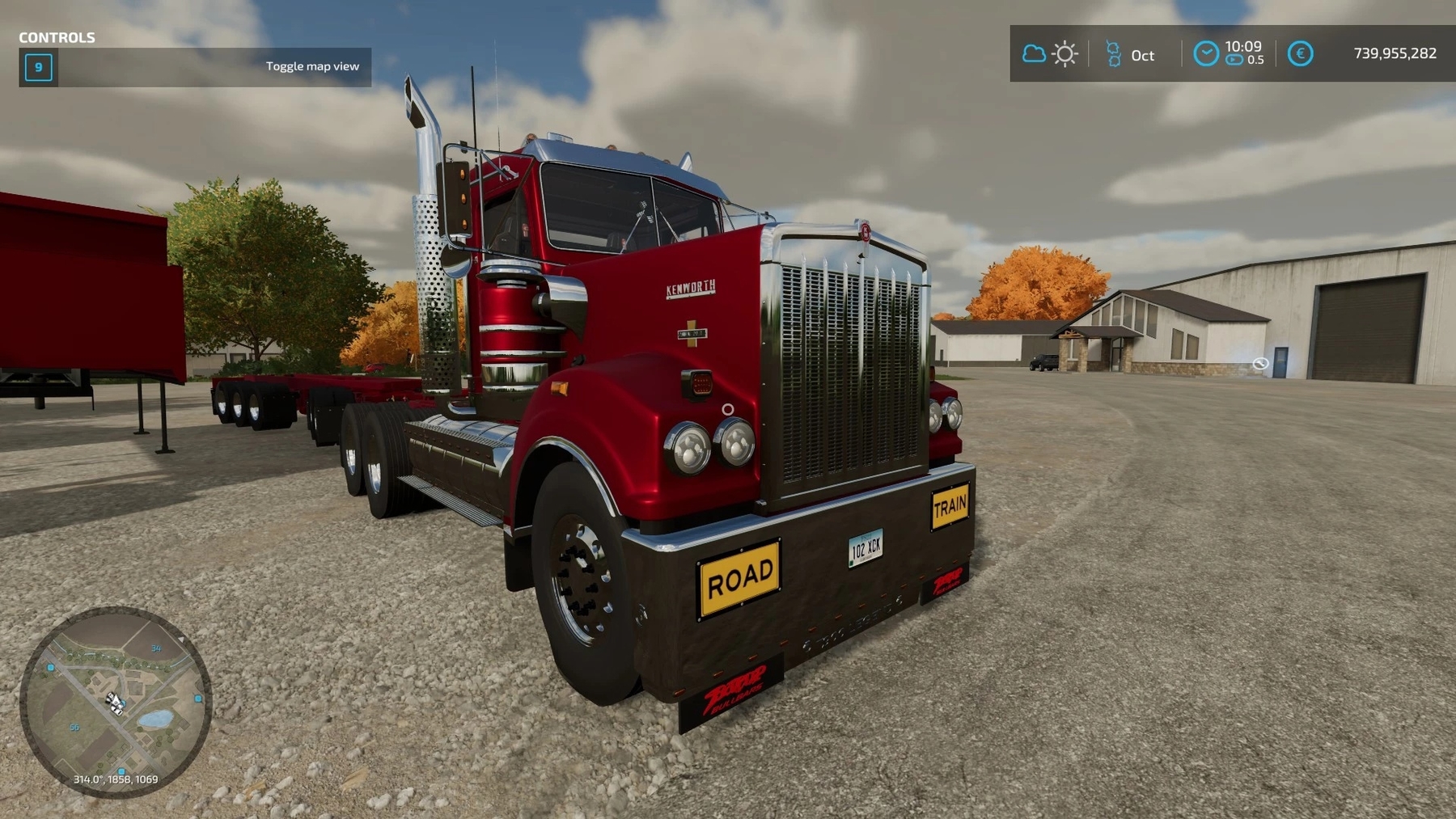Click the clock icon in the HUD

[x=1205, y=54]
